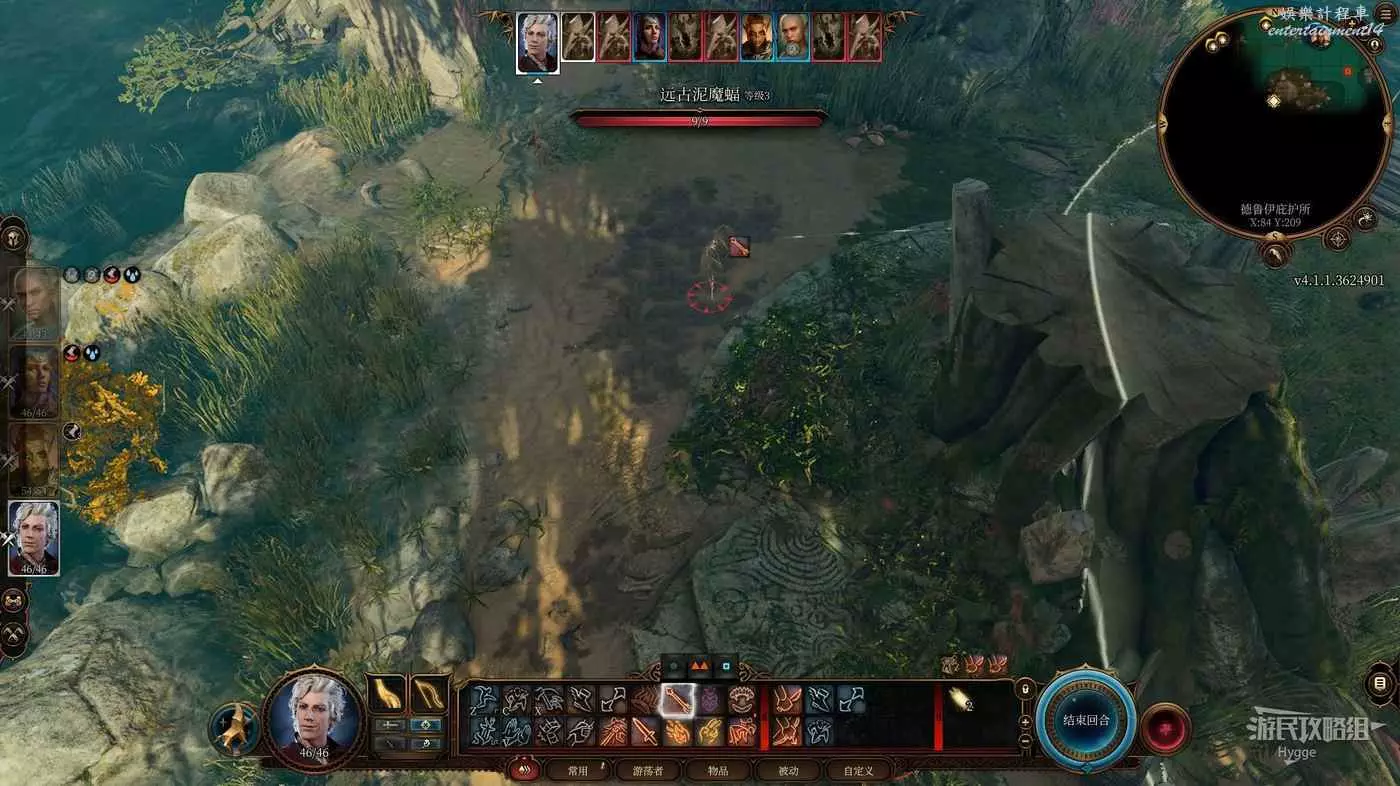Open the hamburger game menu

(1385, 14)
